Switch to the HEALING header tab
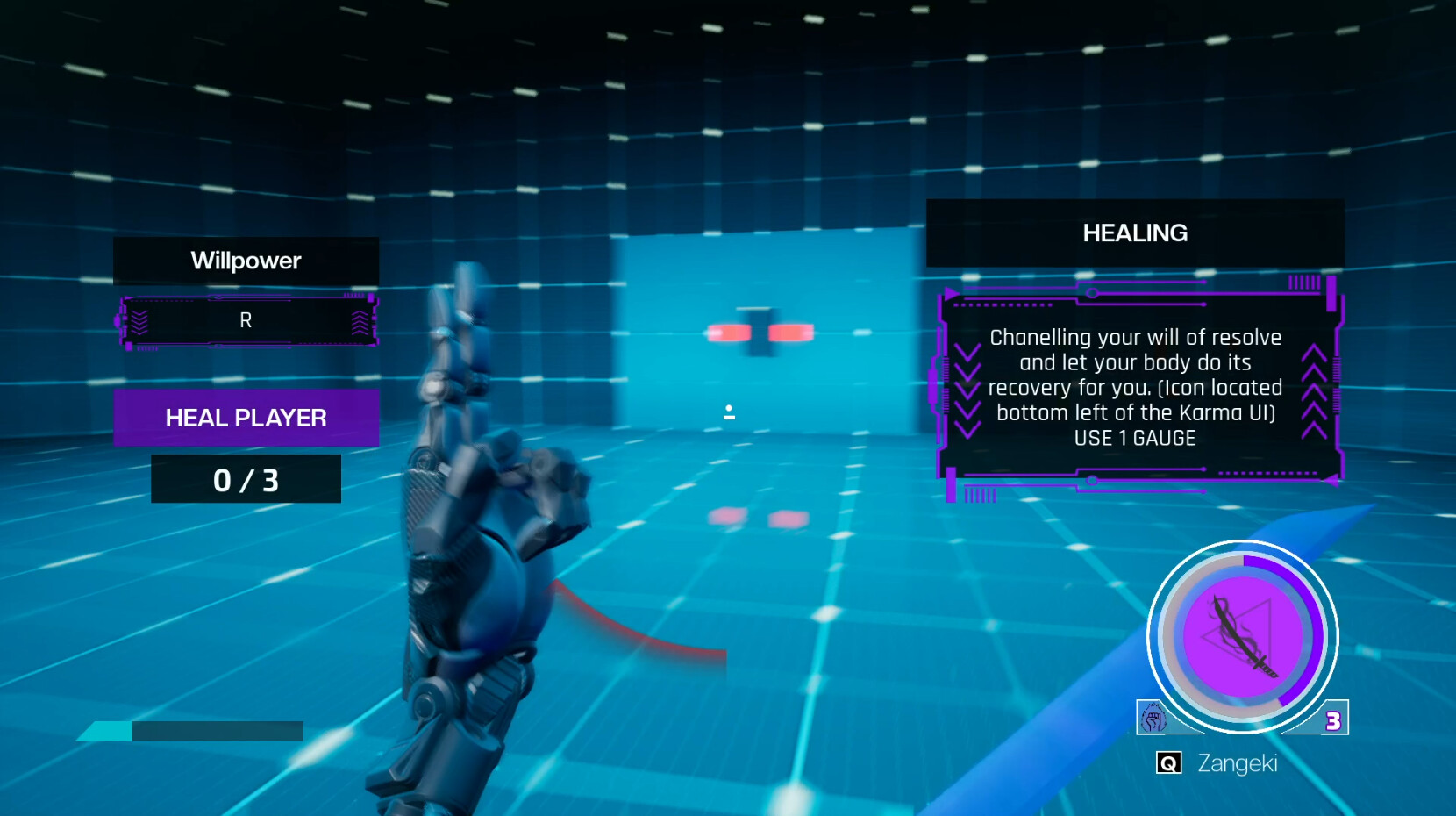Viewport: 1456px width, 816px height. 1135,233
